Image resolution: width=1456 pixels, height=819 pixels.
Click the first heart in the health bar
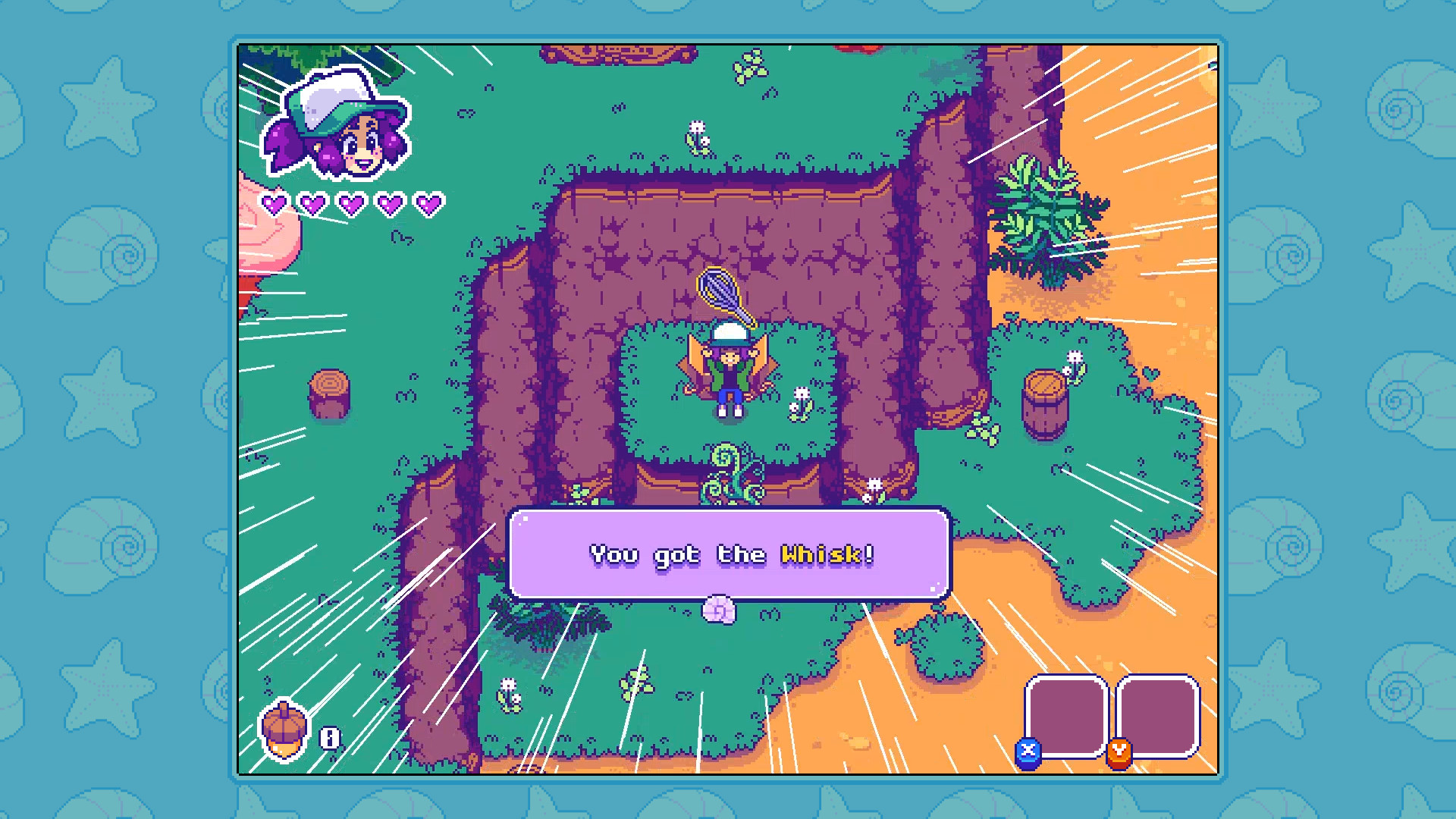275,202
